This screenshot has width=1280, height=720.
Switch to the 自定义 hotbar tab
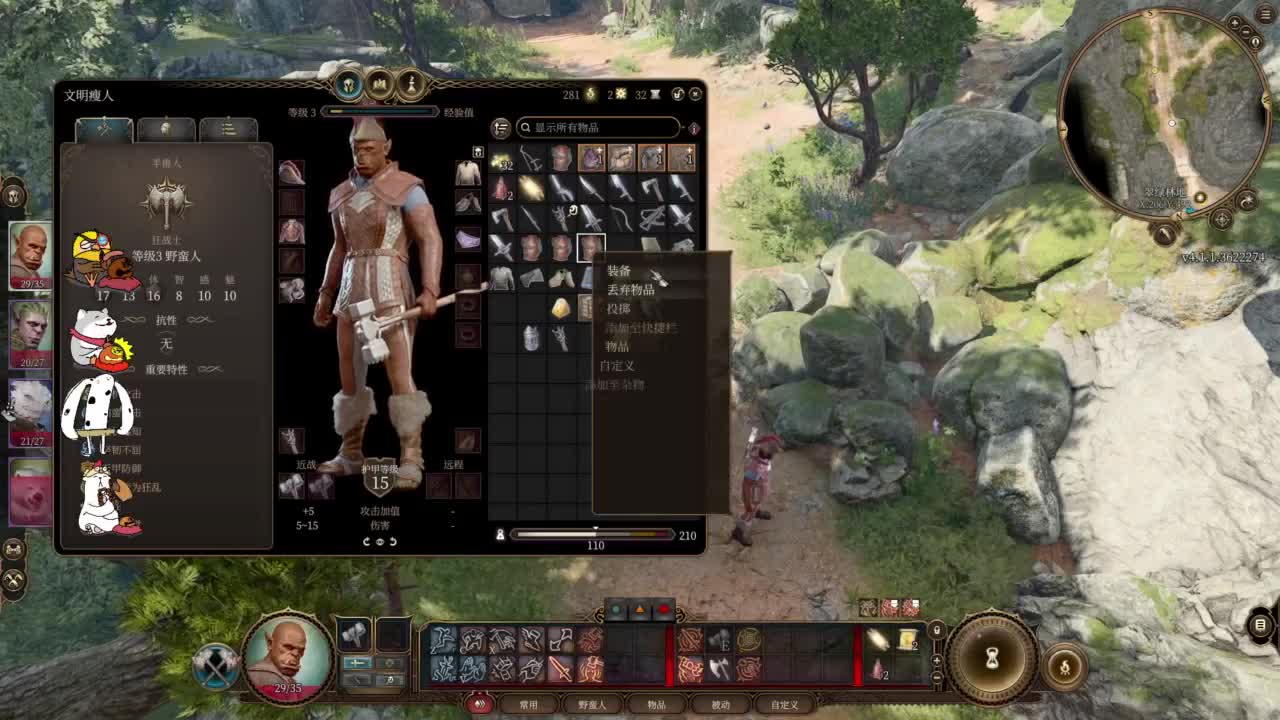pos(784,705)
